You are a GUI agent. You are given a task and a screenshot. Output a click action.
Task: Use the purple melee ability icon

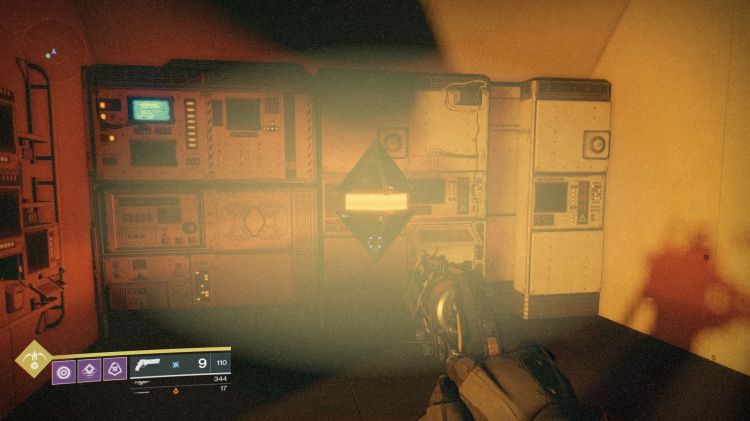coord(89,371)
